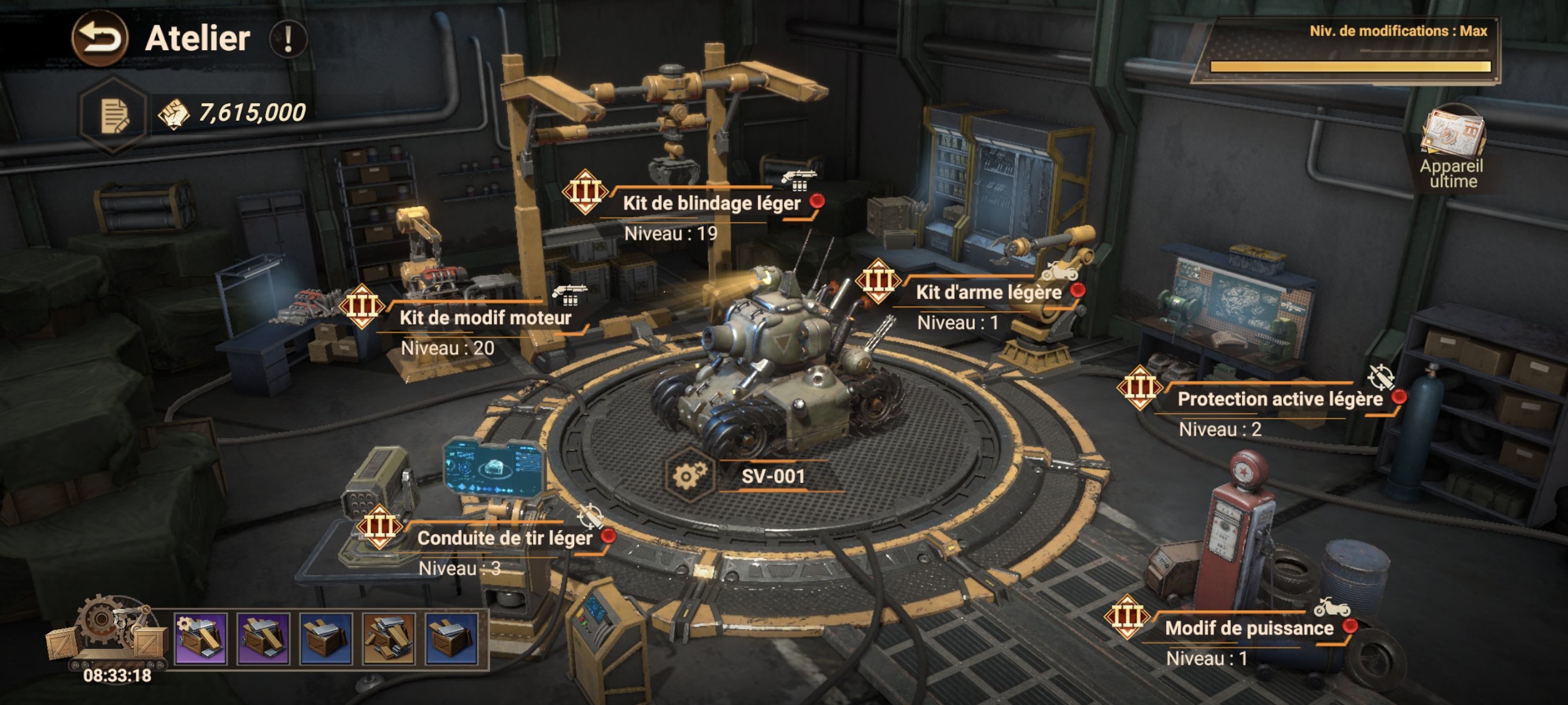Choose the Kit d'arme légère module
Image resolution: width=1568 pixels, height=705 pixels.
[x=988, y=292]
